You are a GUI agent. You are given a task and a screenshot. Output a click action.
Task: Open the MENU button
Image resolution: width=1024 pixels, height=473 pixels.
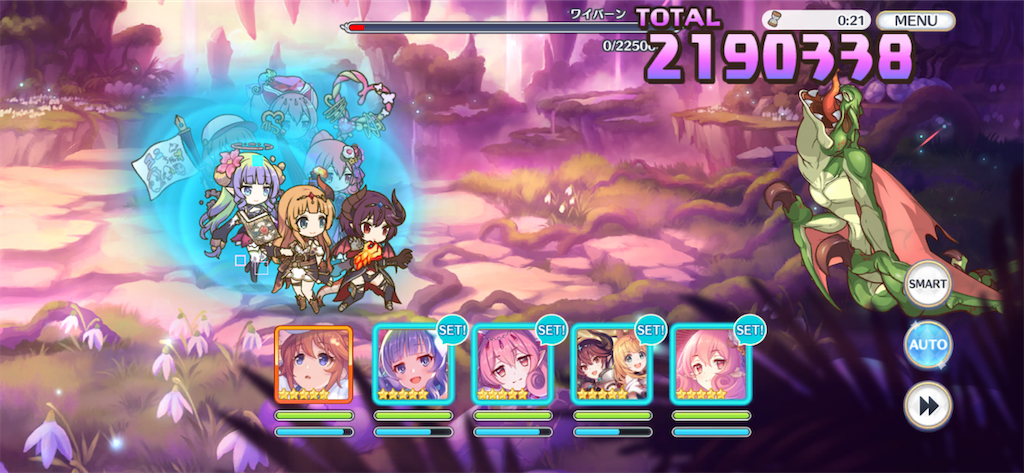[914, 20]
